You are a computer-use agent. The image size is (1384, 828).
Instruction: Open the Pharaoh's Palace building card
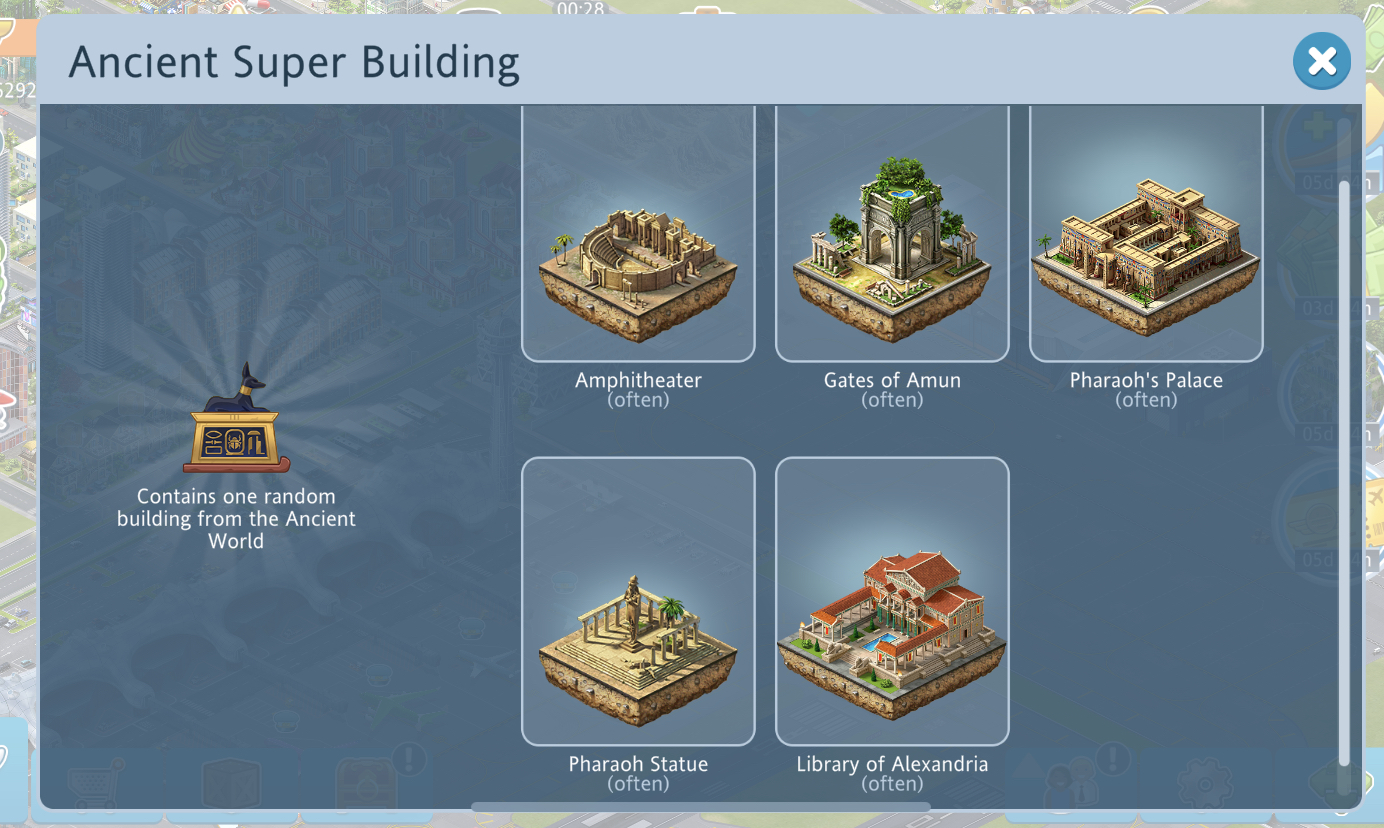(1146, 235)
